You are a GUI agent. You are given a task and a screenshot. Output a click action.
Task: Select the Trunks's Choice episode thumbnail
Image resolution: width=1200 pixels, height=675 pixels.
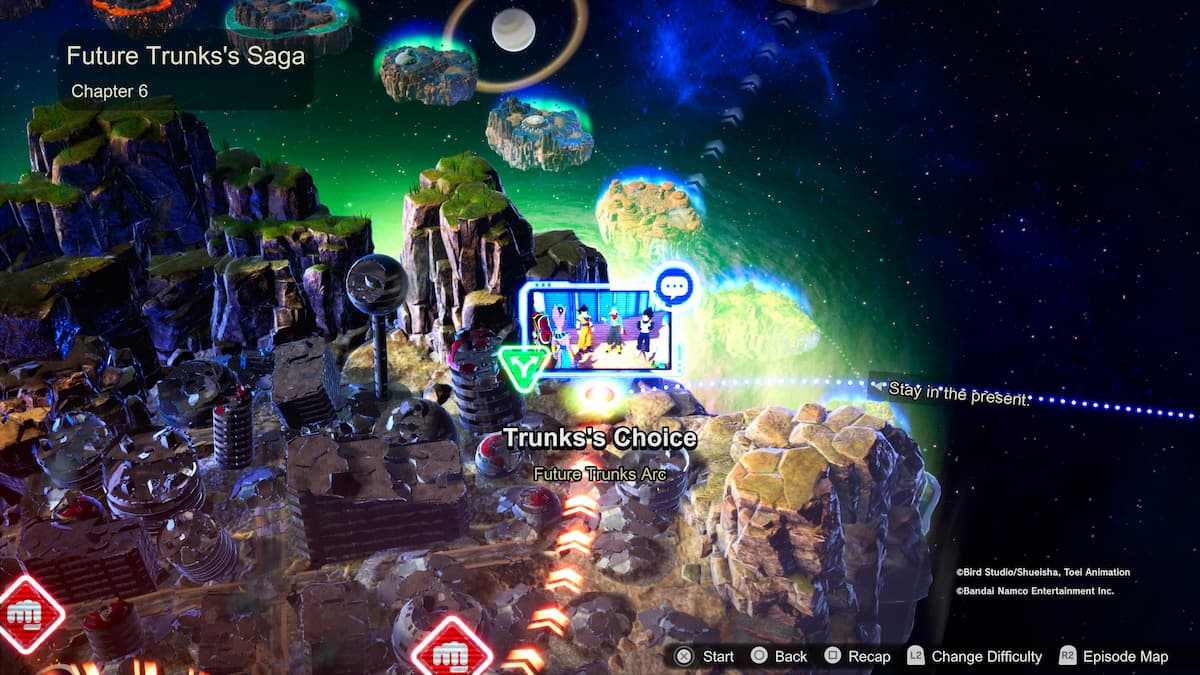tap(598, 329)
